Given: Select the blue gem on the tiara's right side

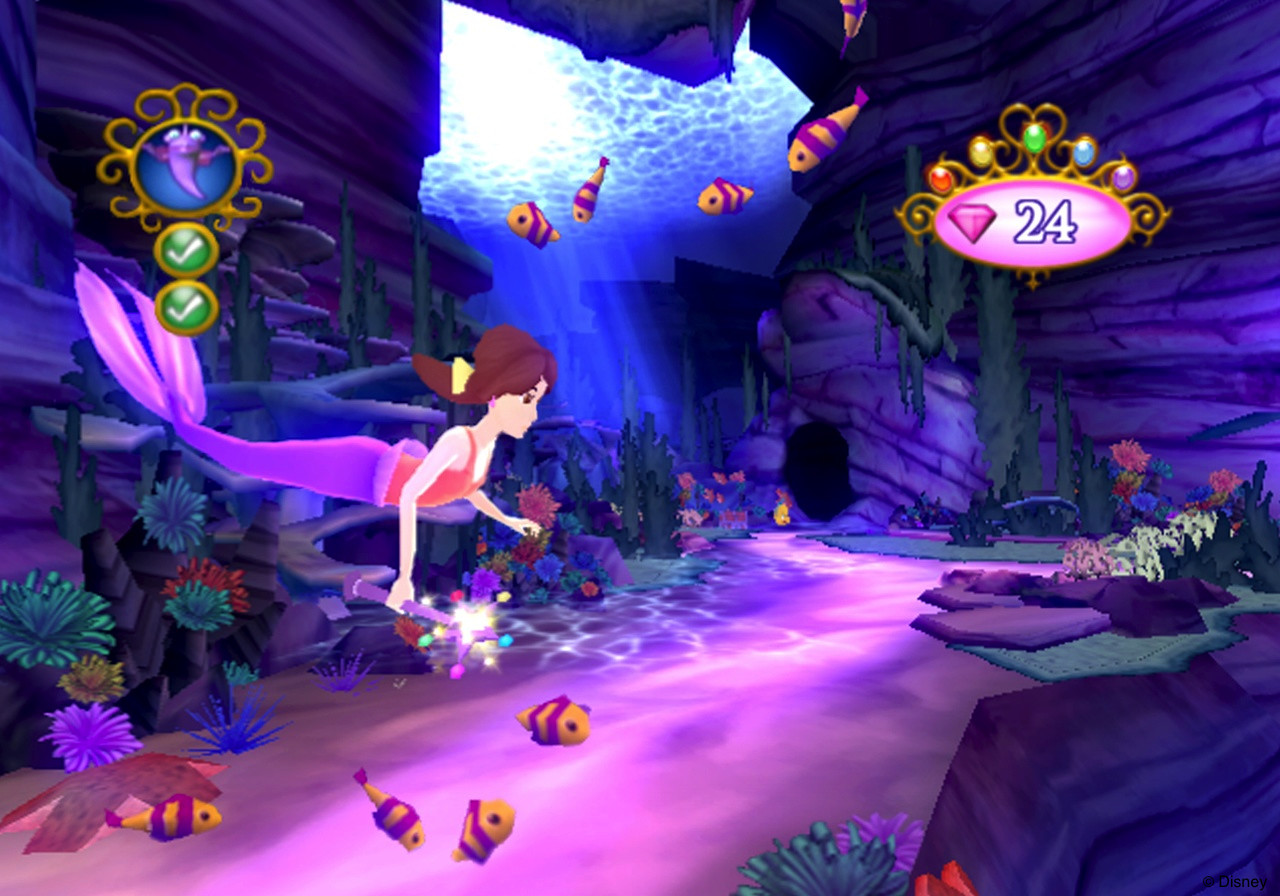Looking at the screenshot, I should 1084,154.
